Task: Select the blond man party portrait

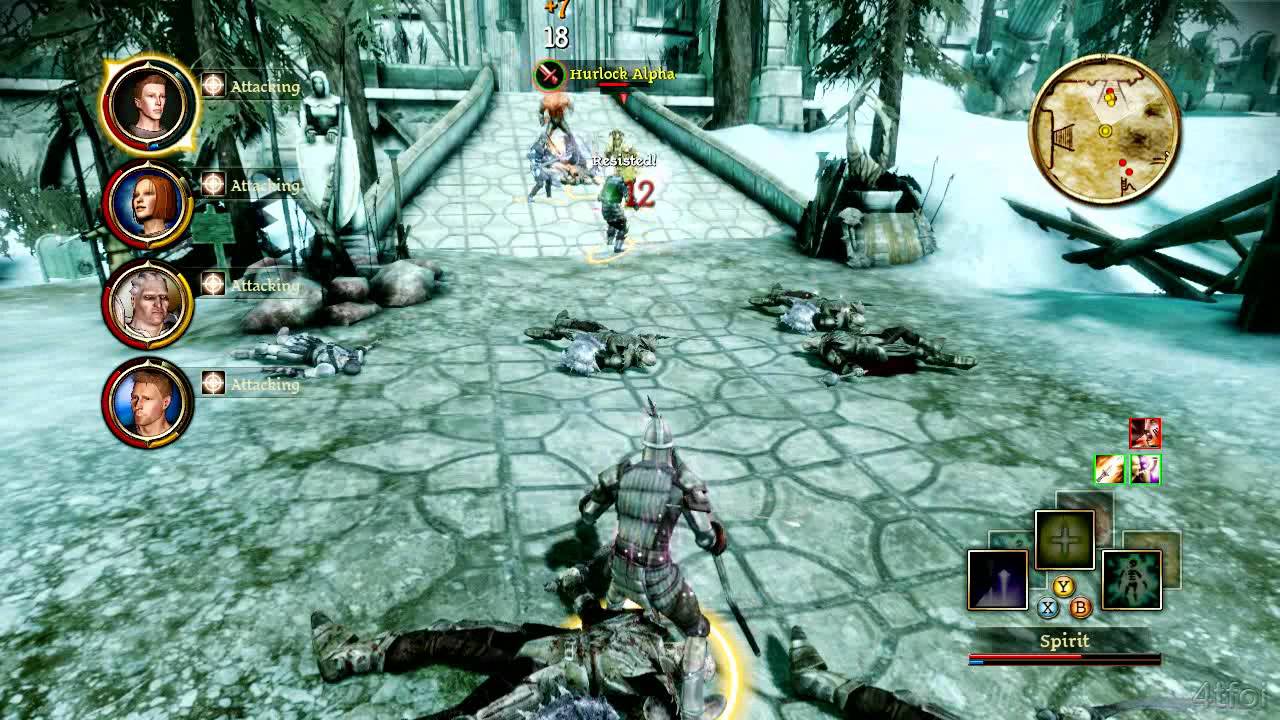Action: 147,402
